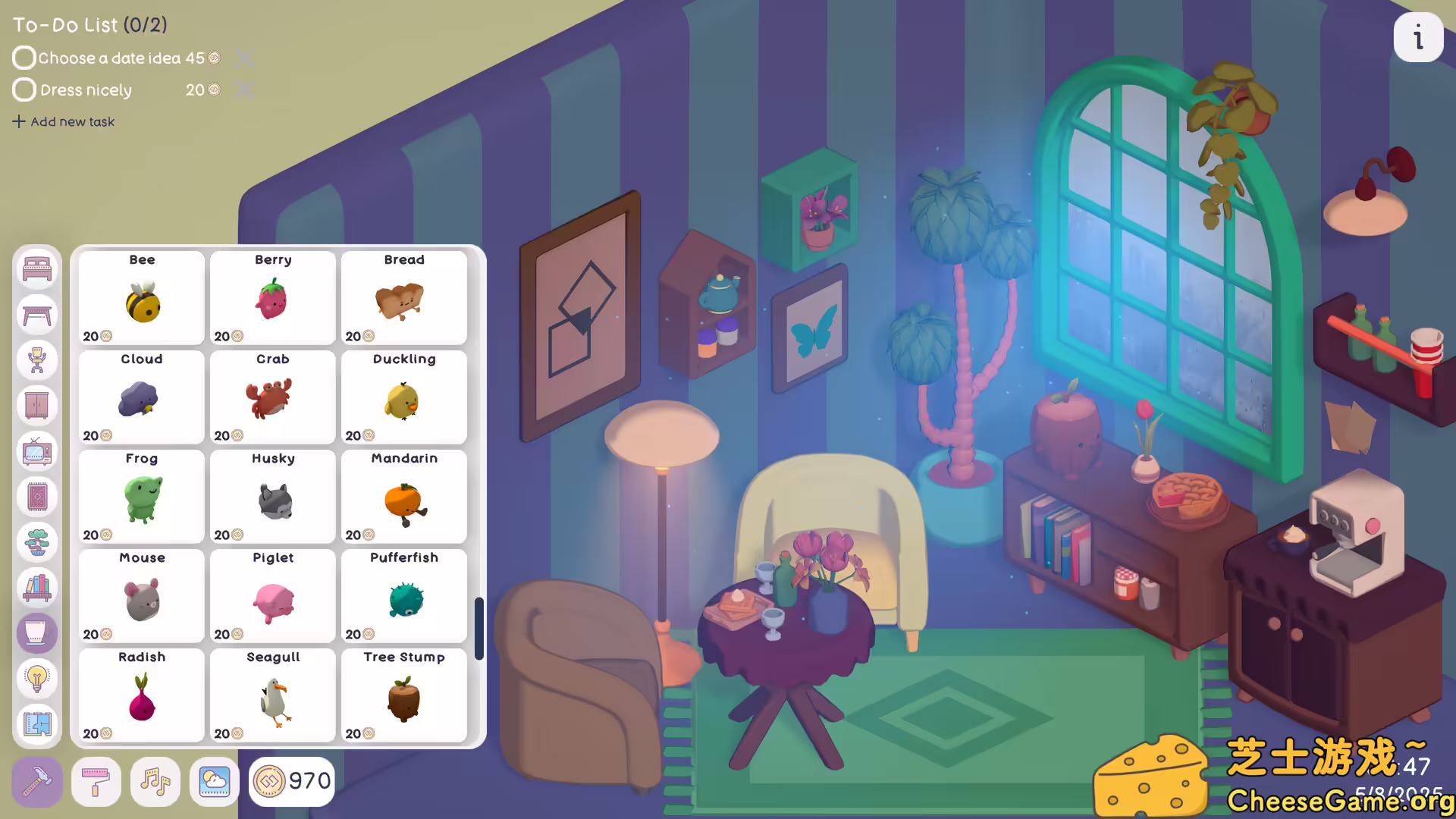Check off the Choose a date idea task

point(24,57)
